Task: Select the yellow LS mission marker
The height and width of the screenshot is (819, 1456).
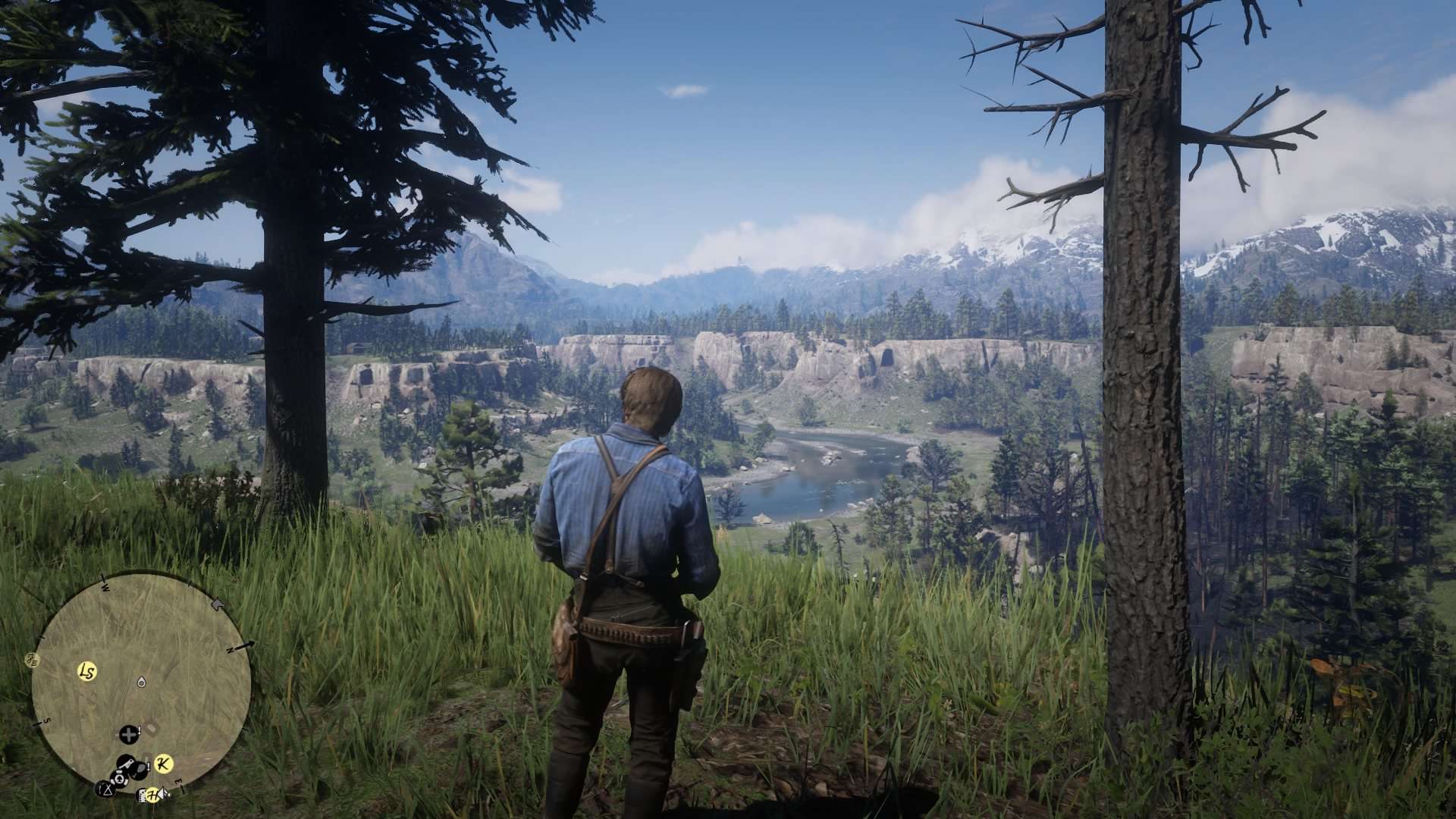Action: coord(87,671)
